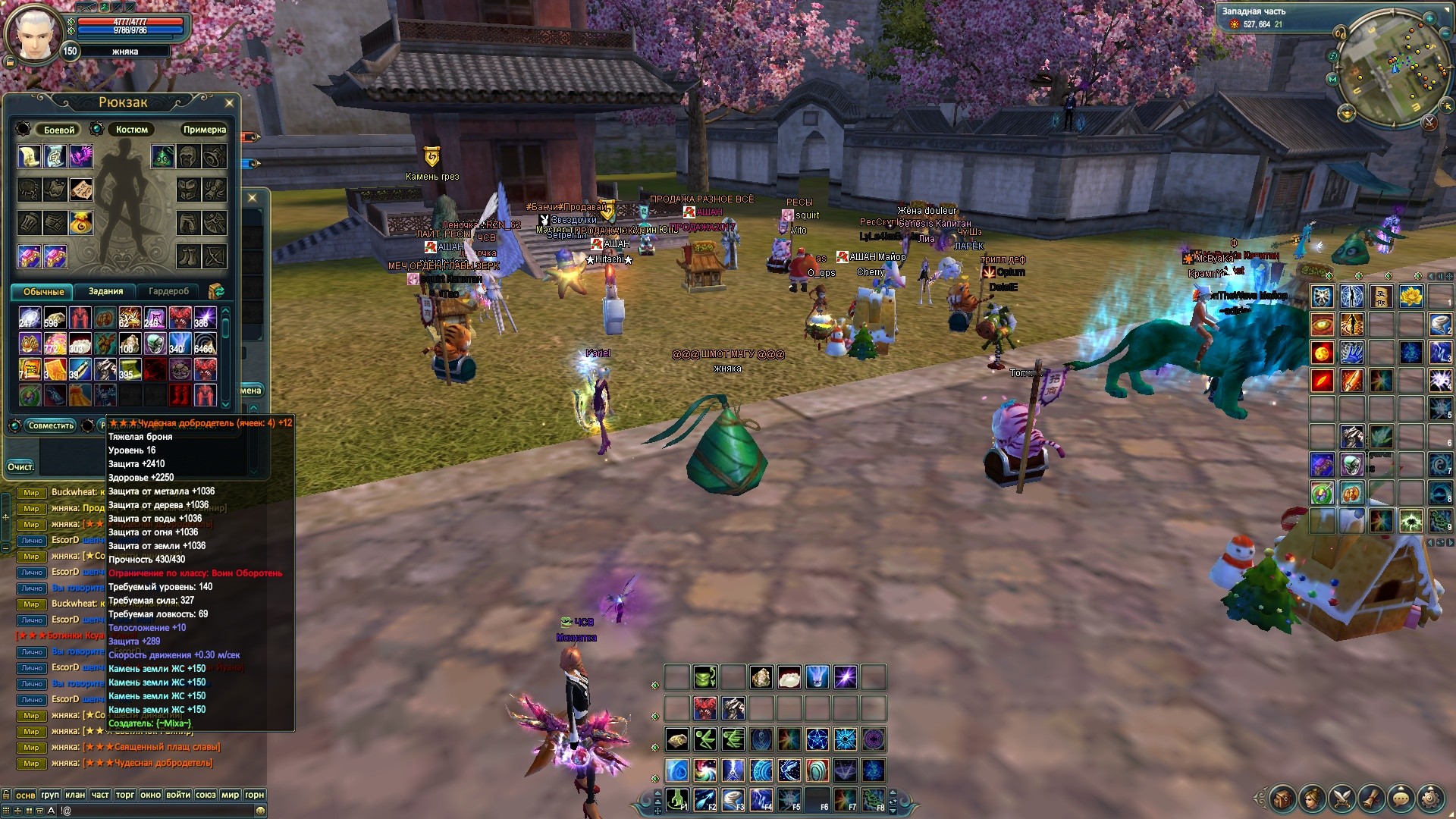Select the inventory stack of 6466

coord(205,344)
